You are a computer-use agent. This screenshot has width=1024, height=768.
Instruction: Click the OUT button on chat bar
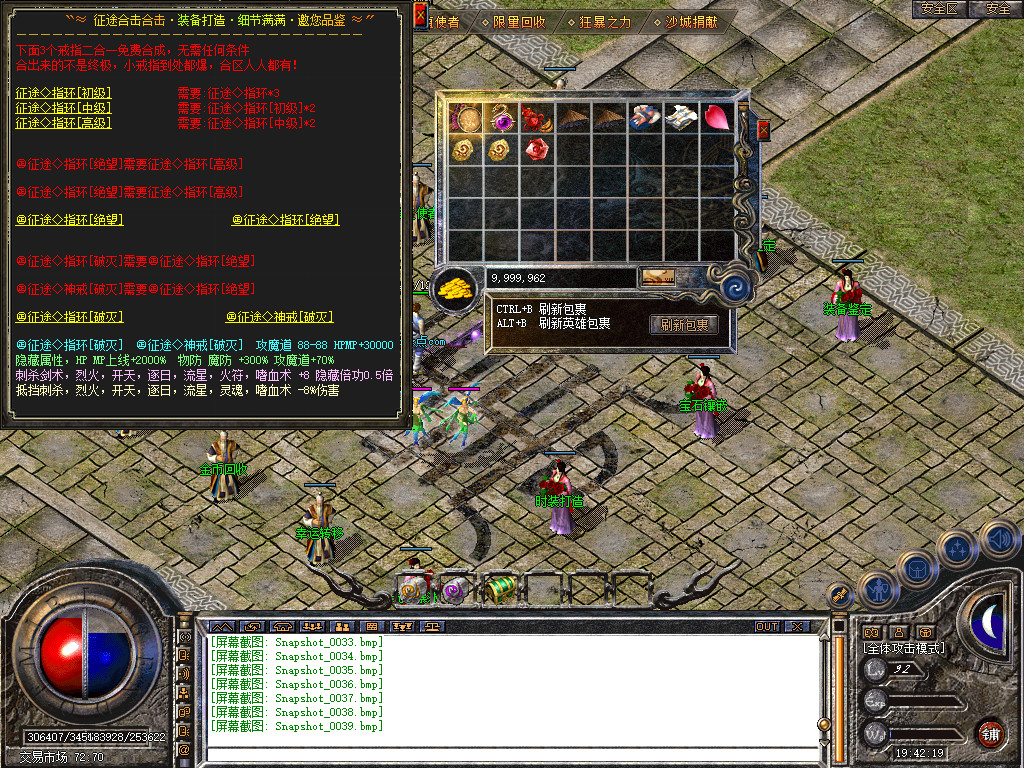(x=766, y=626)
